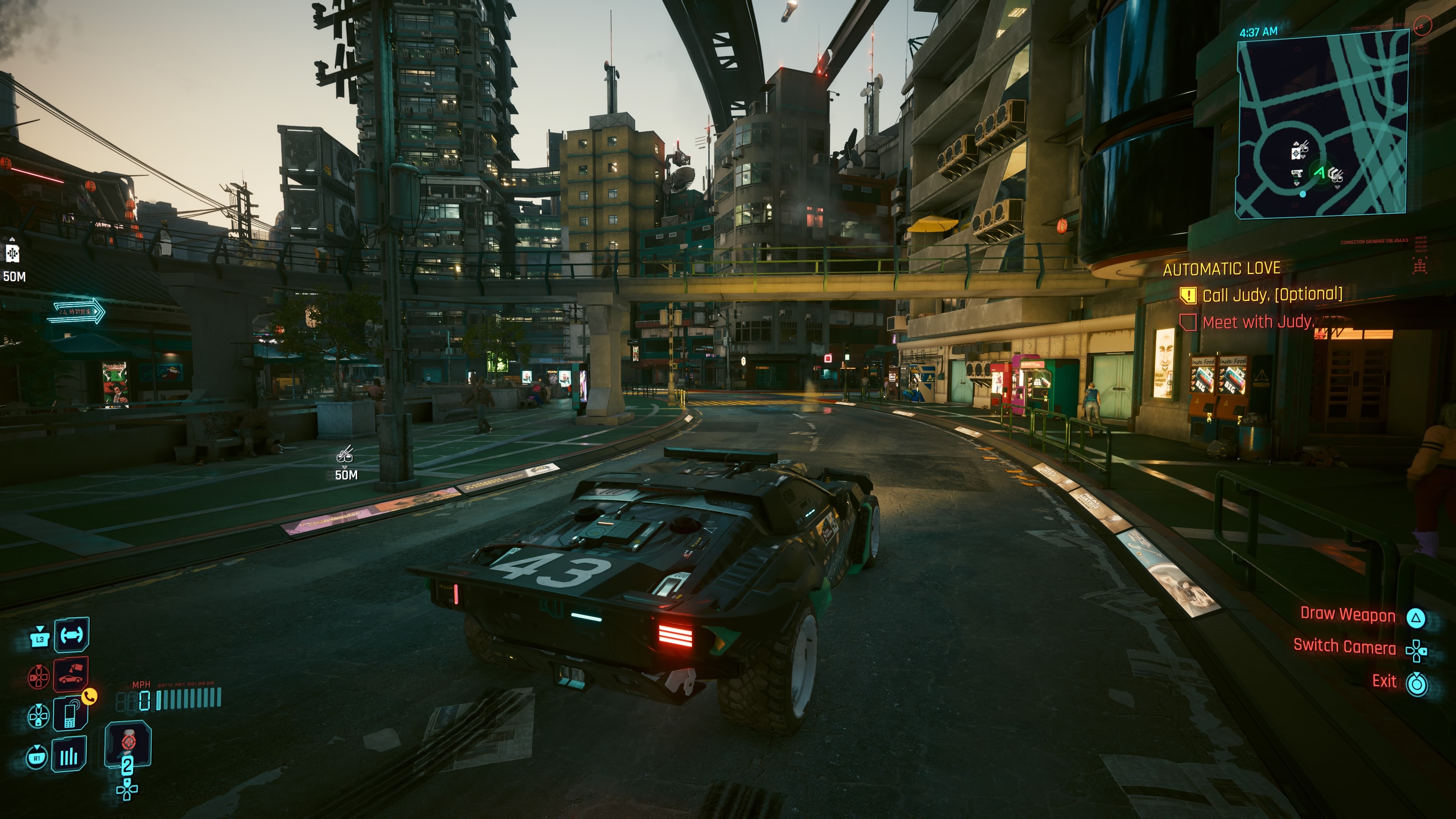The image size is (1456, 819).
Task: Click the Draw Weapon prompt label
Action: (x=1348, y=614)
